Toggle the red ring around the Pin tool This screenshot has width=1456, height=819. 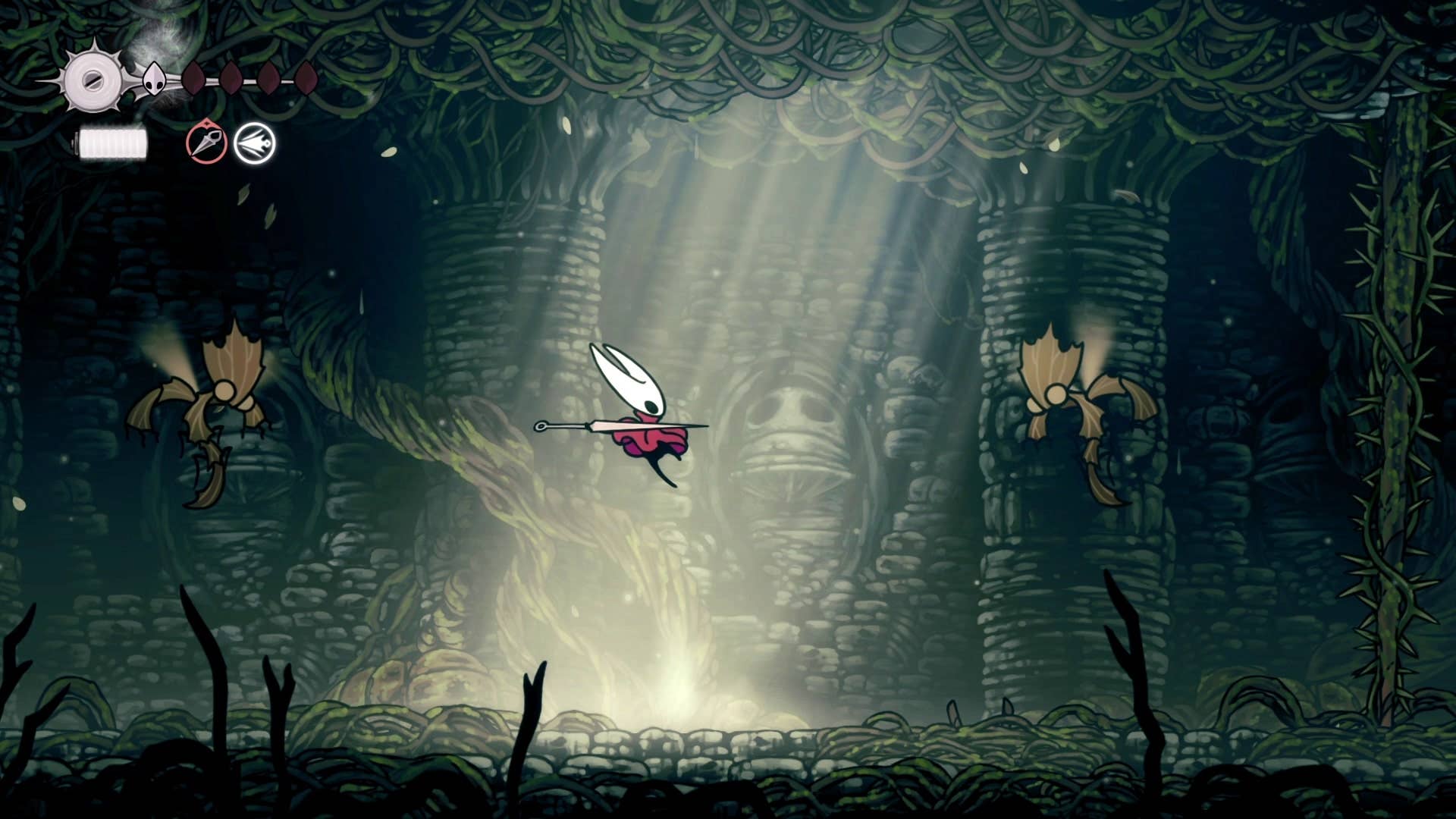tap(206, 144)
